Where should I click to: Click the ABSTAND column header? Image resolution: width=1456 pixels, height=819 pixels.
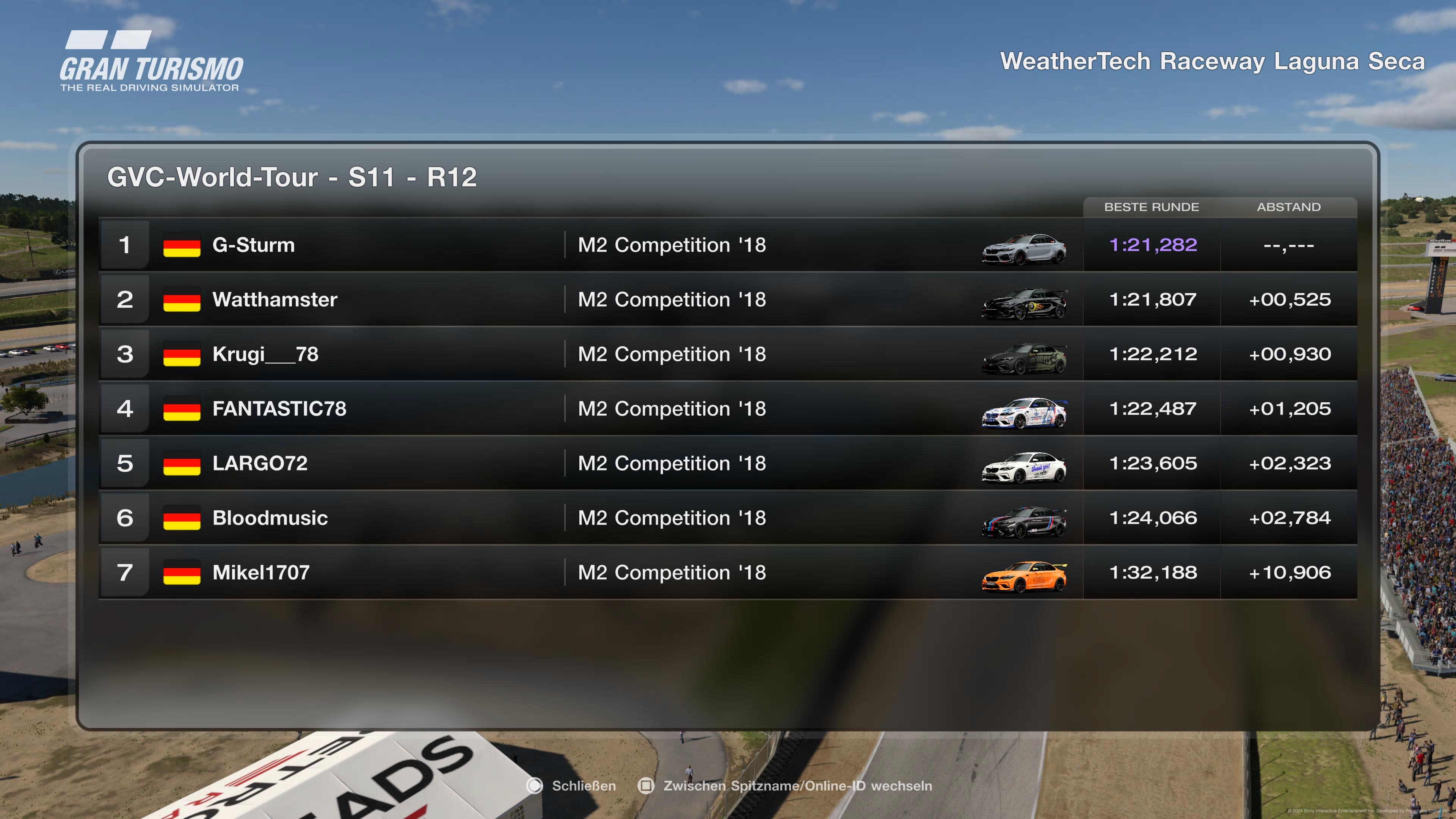coord(1289,207)
